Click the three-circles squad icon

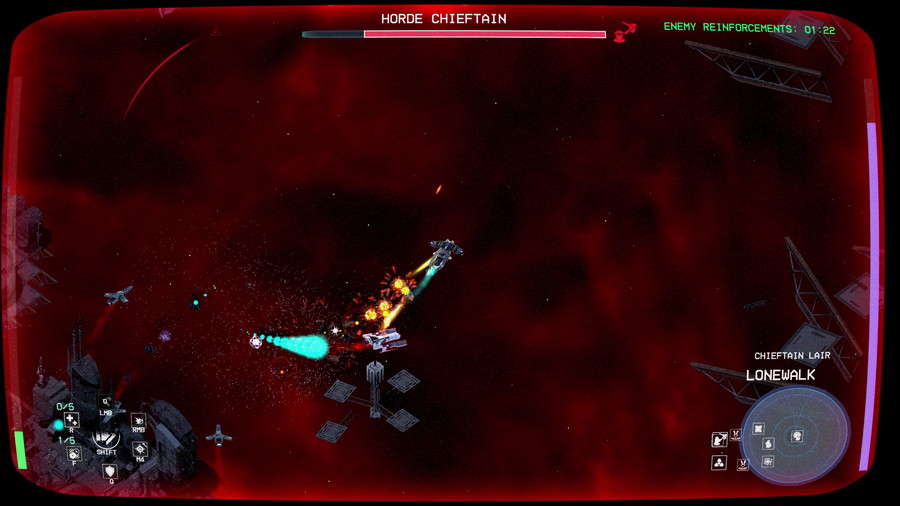tap(719, 463)
